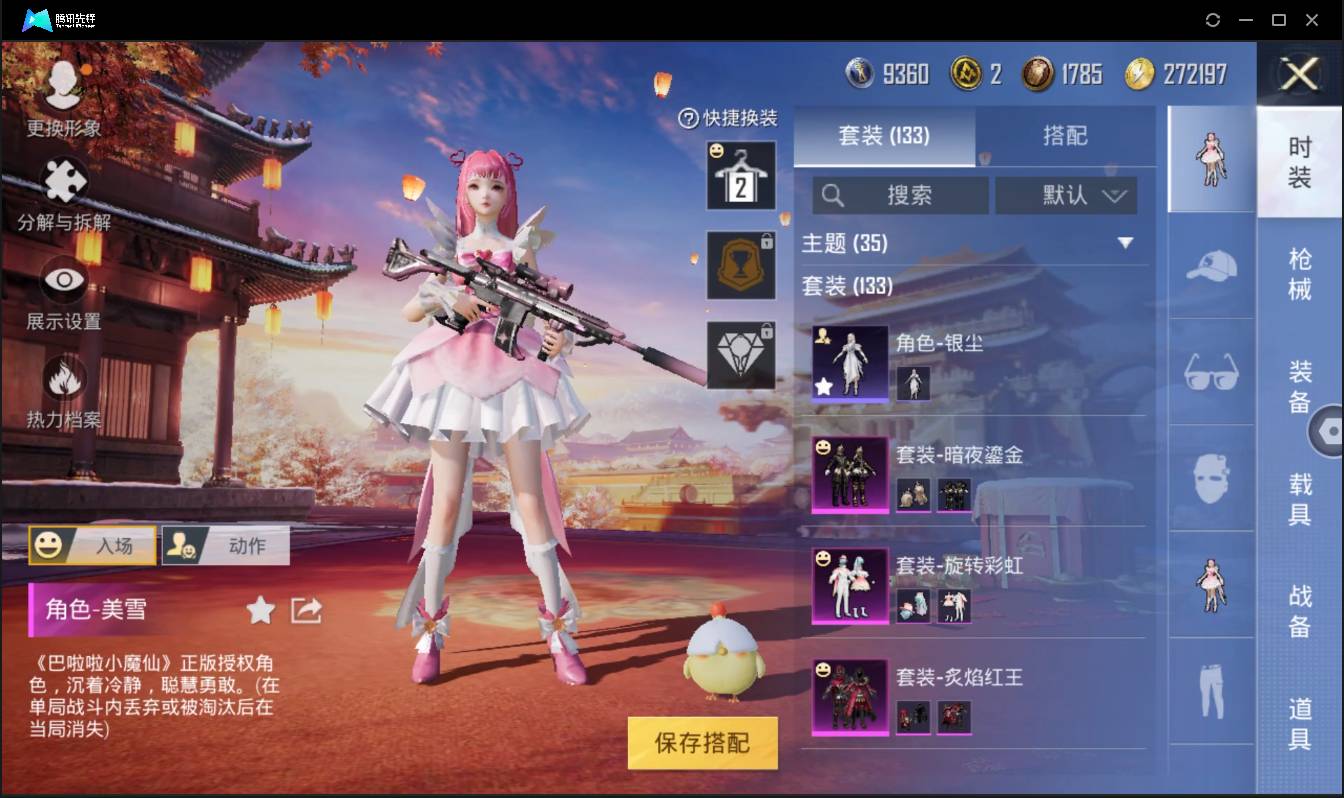Screen dimensions: 1344x798
Task: Click the share icon beside 角色-美雪
Action: pos(305,609)
